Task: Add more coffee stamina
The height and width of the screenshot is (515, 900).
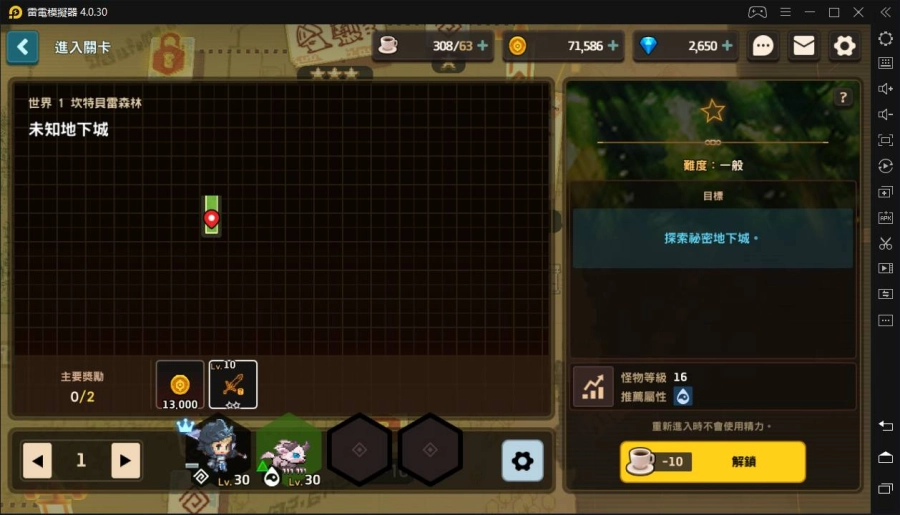Action: 483,46
